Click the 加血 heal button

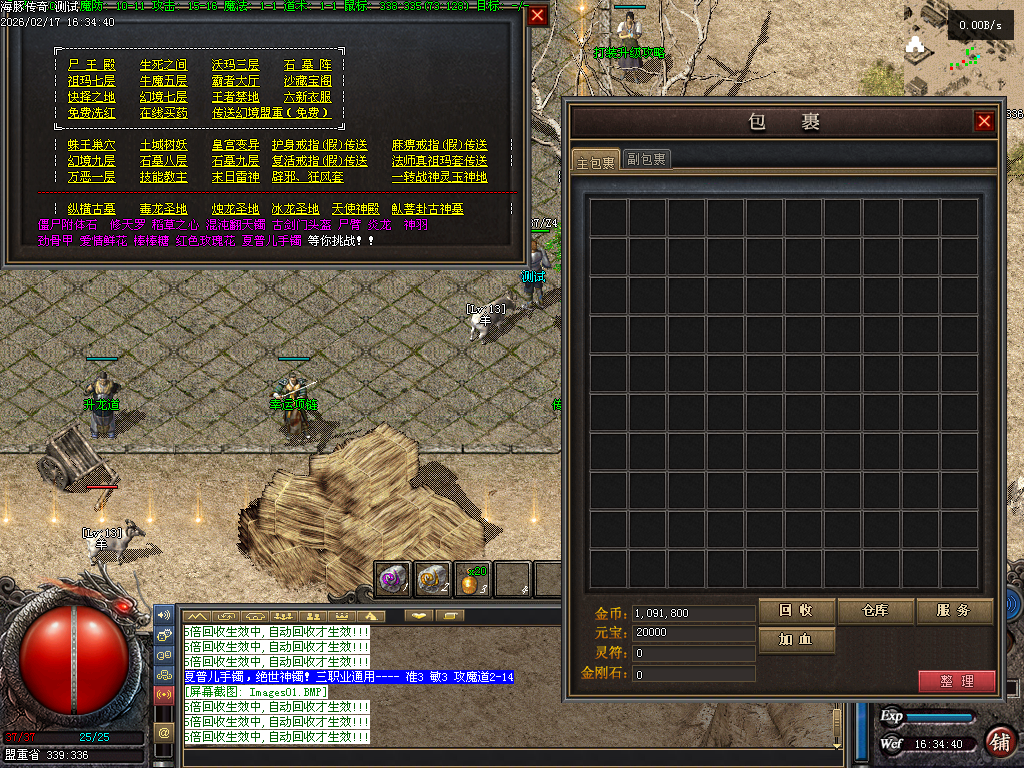[x=796, y=640]
